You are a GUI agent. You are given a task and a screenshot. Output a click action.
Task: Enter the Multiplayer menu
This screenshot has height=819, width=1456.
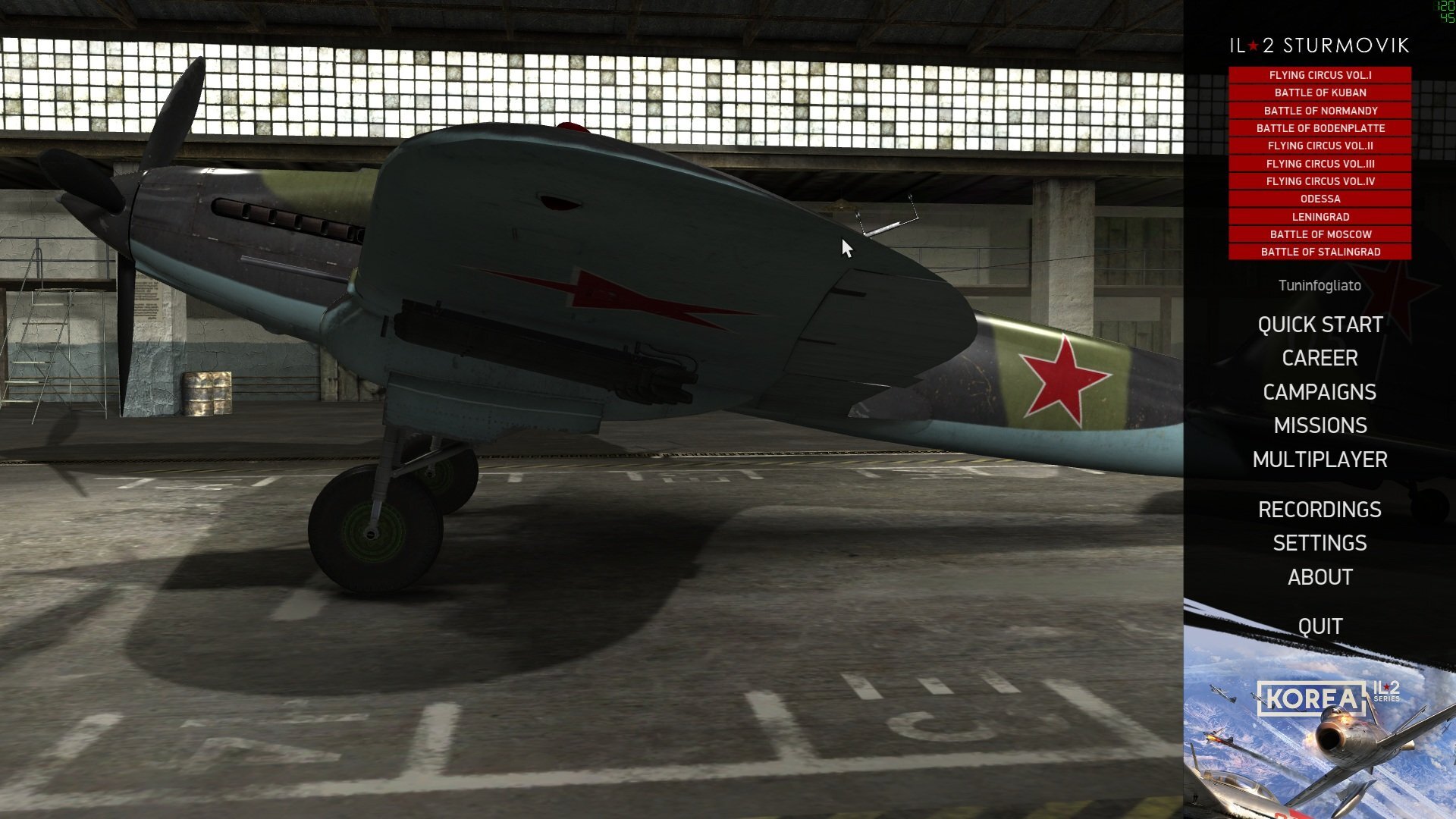point(1321,460)
